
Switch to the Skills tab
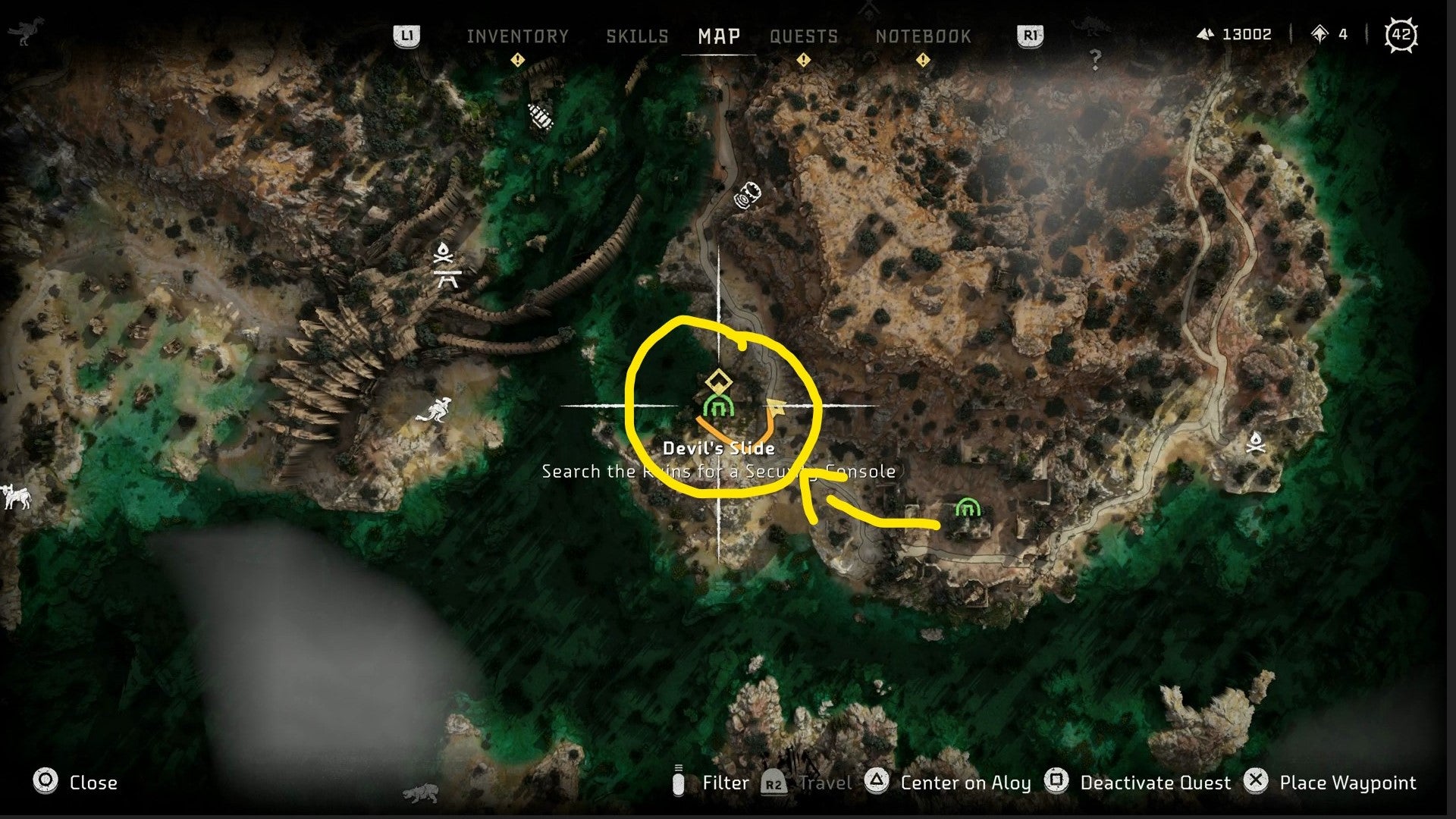[637, 35]
